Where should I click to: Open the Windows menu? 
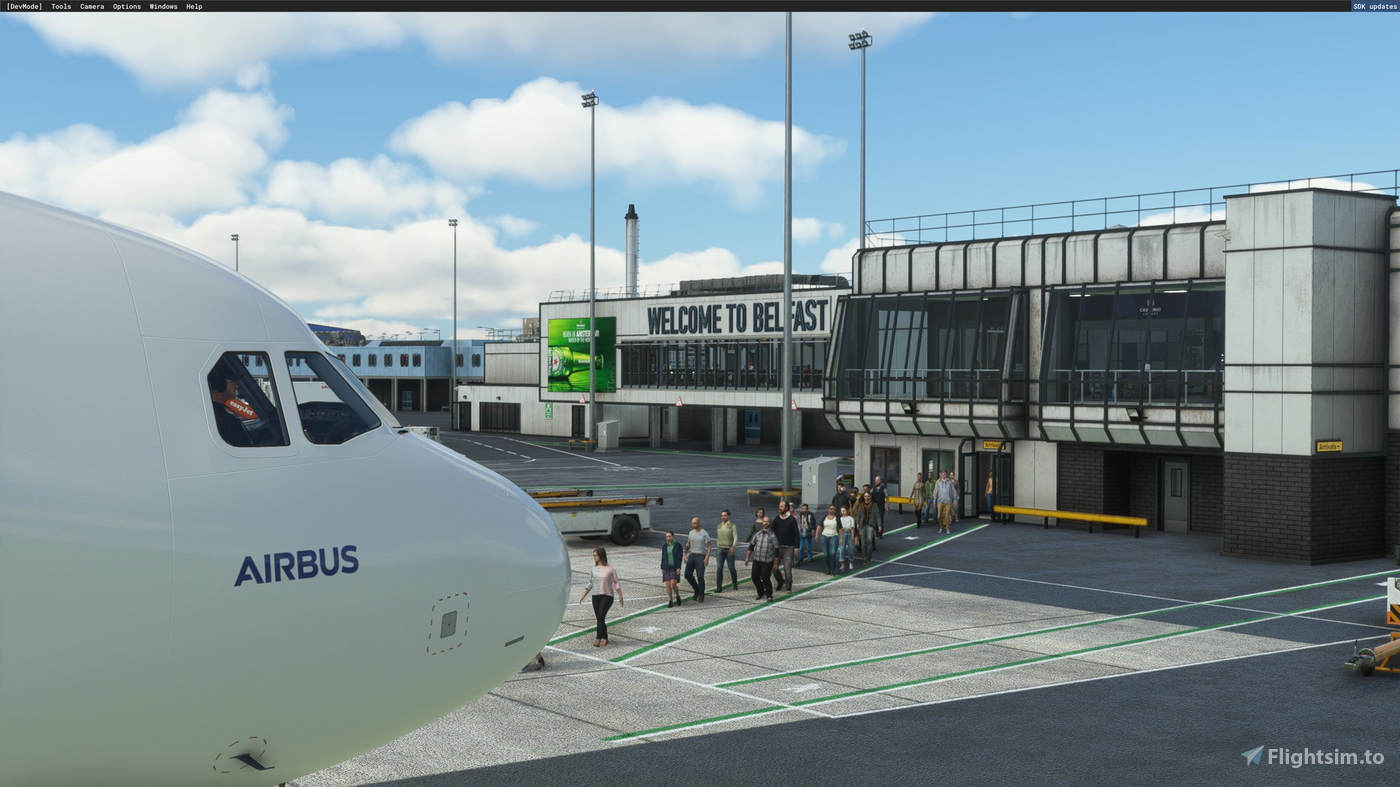pyautogui.click(x=163, y=5)
